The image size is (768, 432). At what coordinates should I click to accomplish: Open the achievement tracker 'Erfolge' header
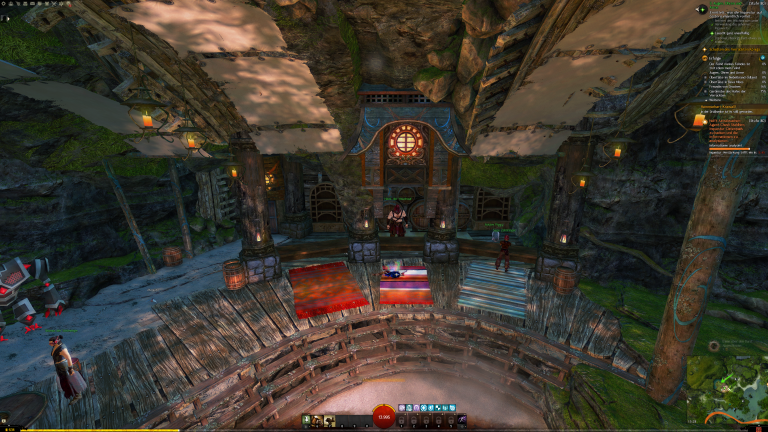716,57
